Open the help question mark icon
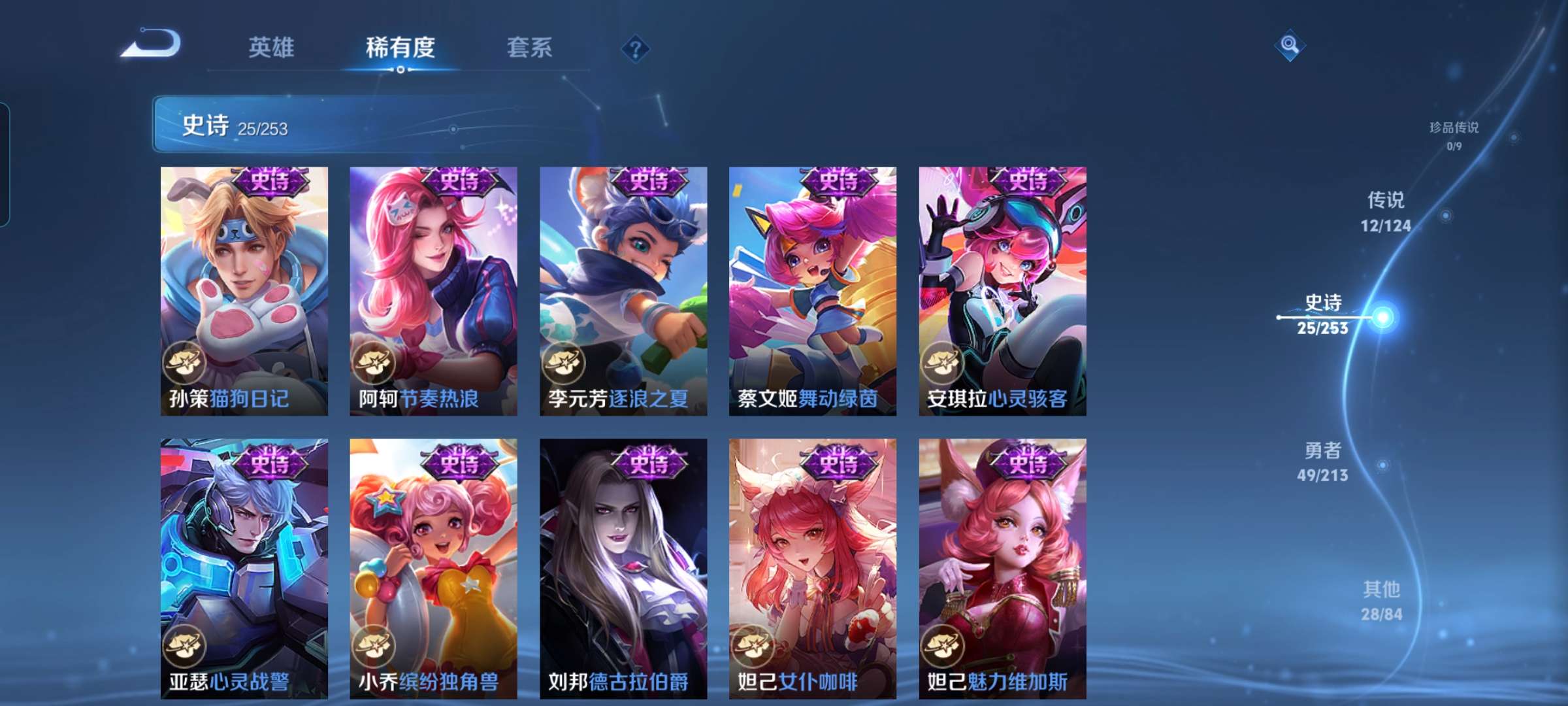This screenshot has height=706, width=1568. (x=637, y=49)
